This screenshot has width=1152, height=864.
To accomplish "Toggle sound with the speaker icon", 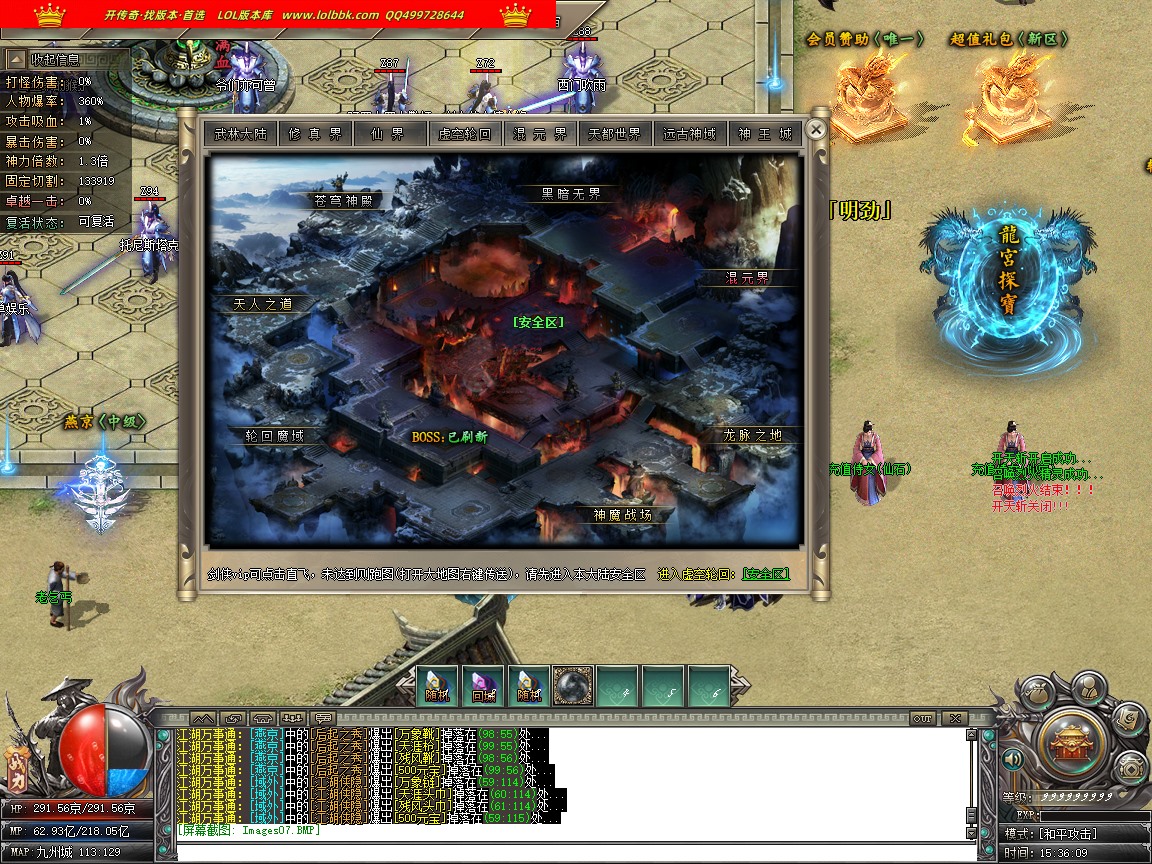I will (1013, 760).
